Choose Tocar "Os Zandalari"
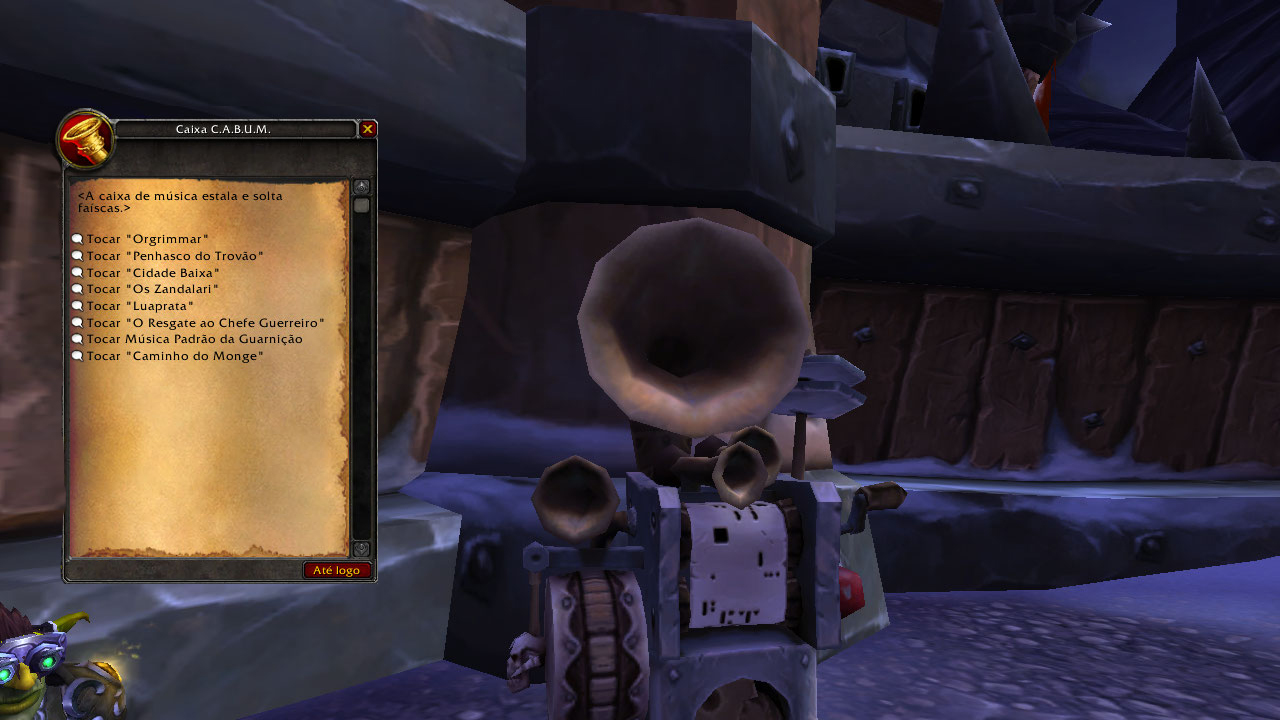Image resolution: width=1280 pixels, height=720 pixels. pos(152,290)
